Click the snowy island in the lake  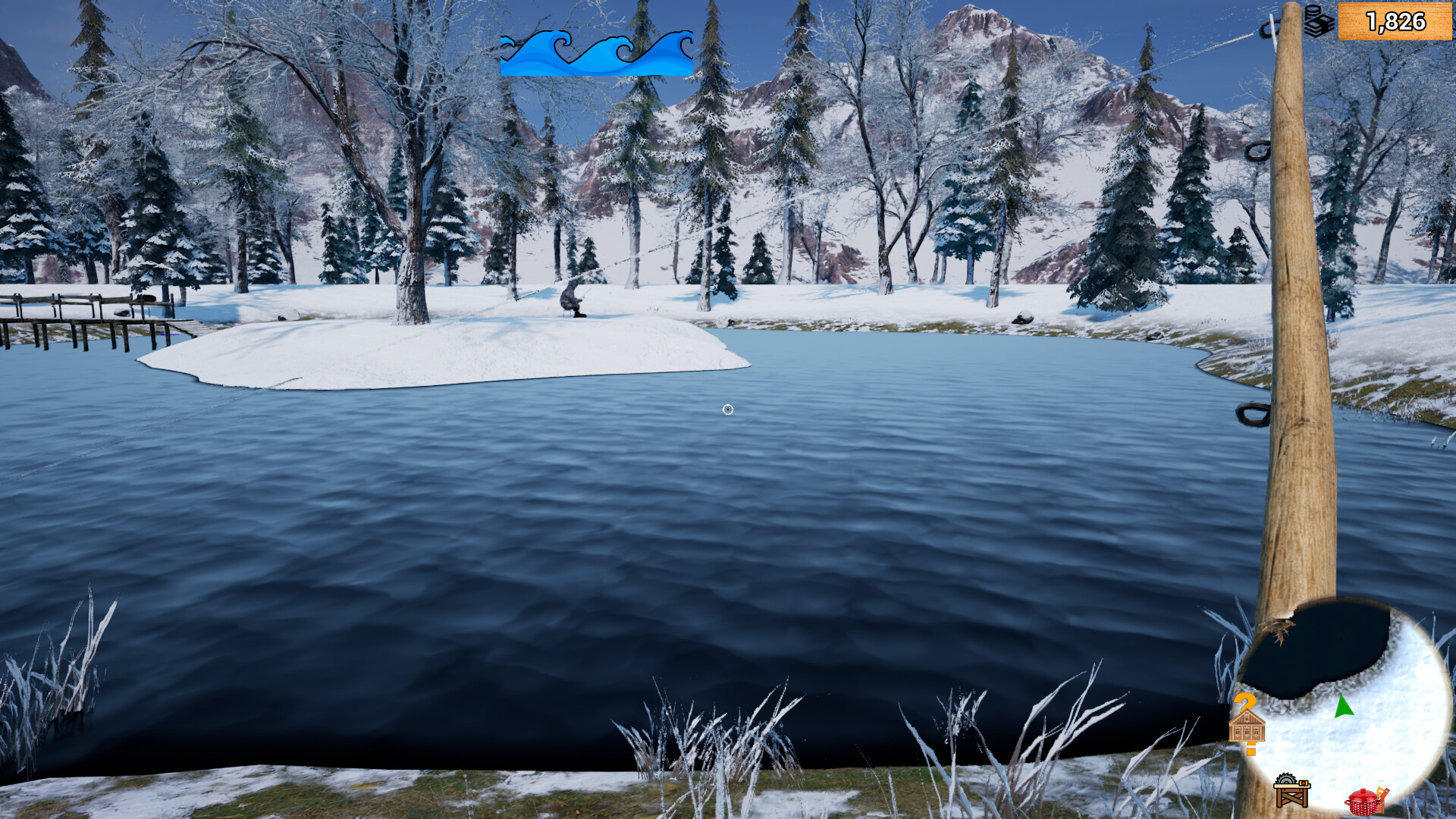[x=455, y=349]
